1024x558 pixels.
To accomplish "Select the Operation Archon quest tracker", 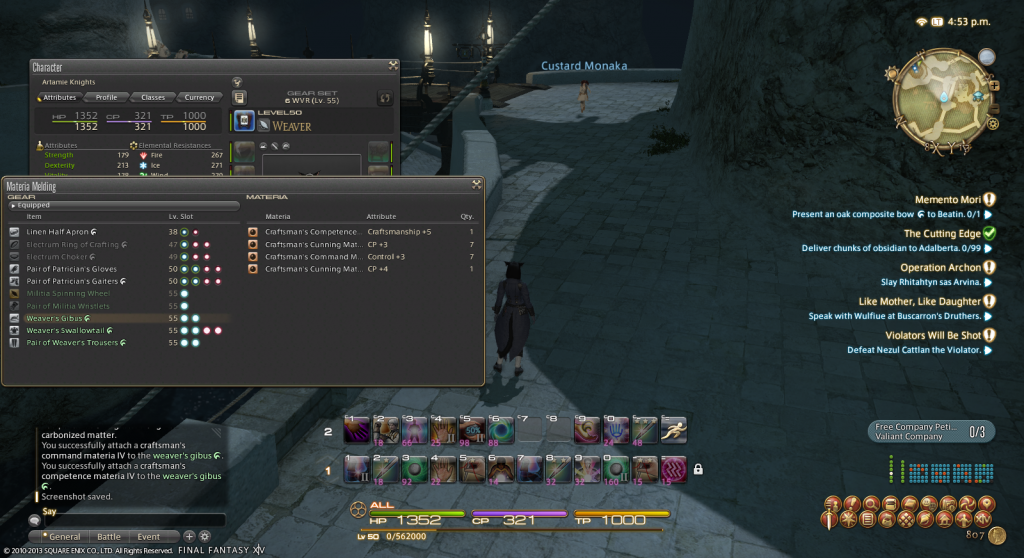I will 938,267.
